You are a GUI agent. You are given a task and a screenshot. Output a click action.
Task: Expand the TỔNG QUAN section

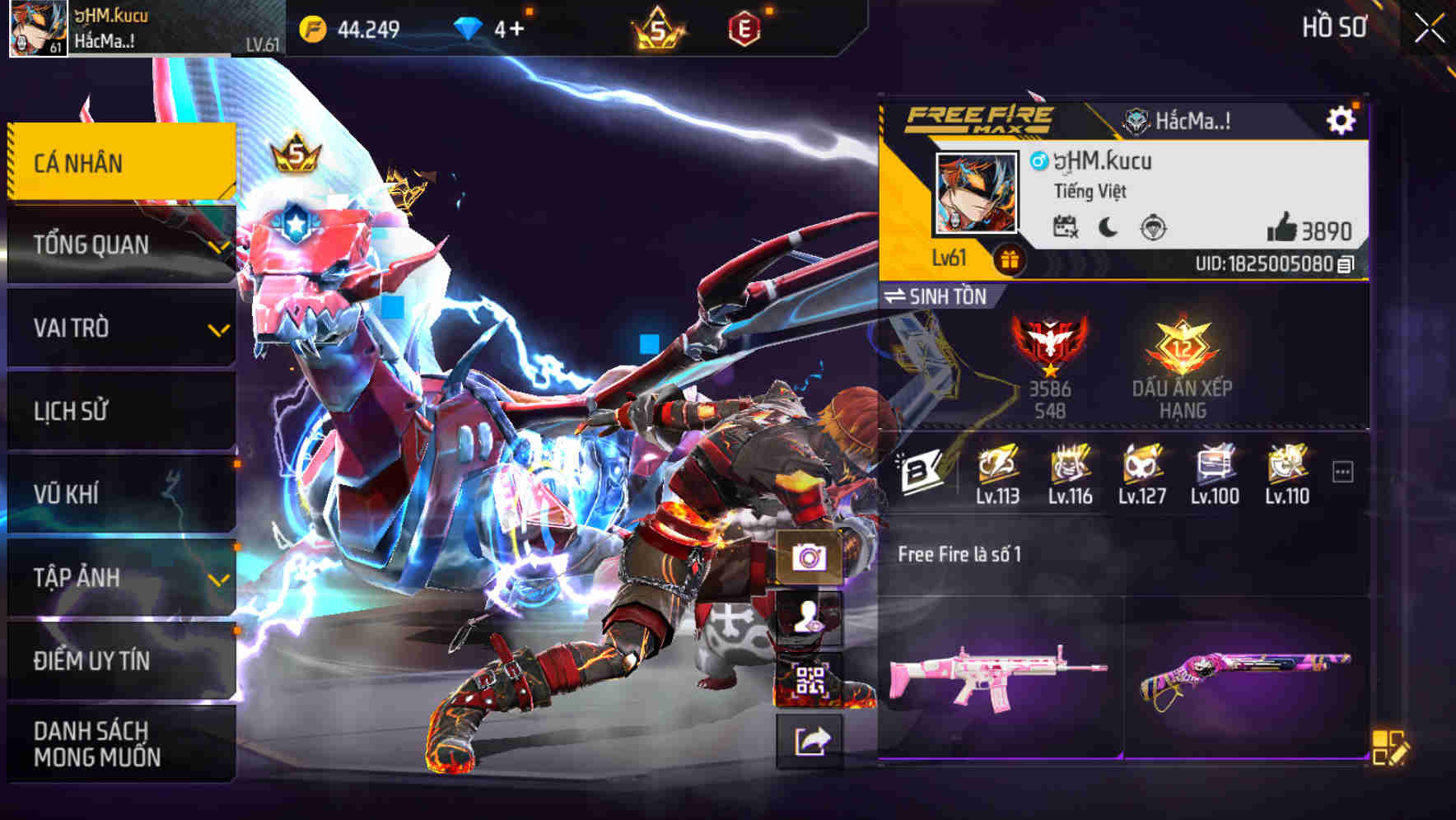119,245
